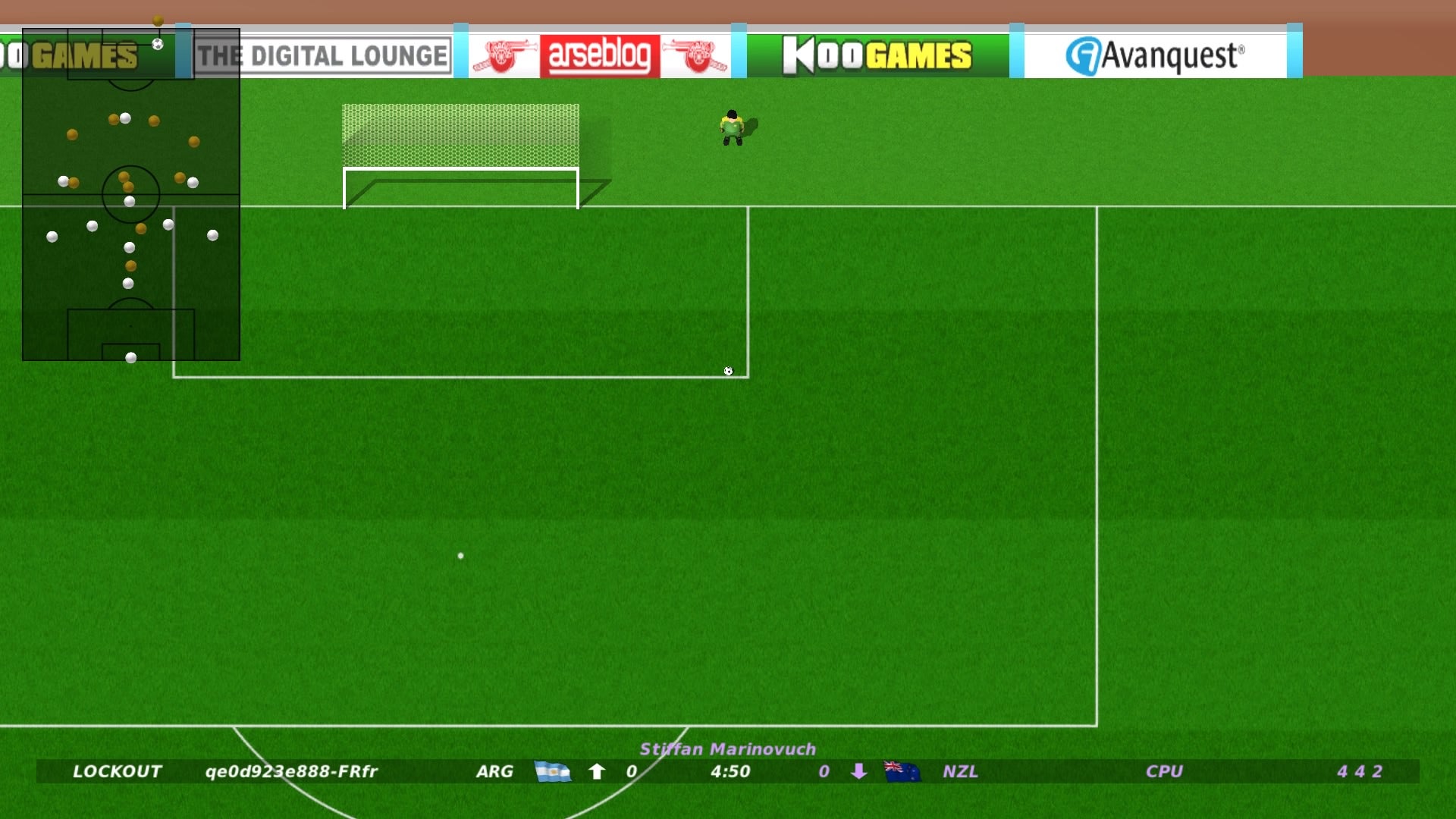Viewport: 1456px width, 819px height.
Task: Select the New Zealand flag icon
Action: tap(902, 771)
